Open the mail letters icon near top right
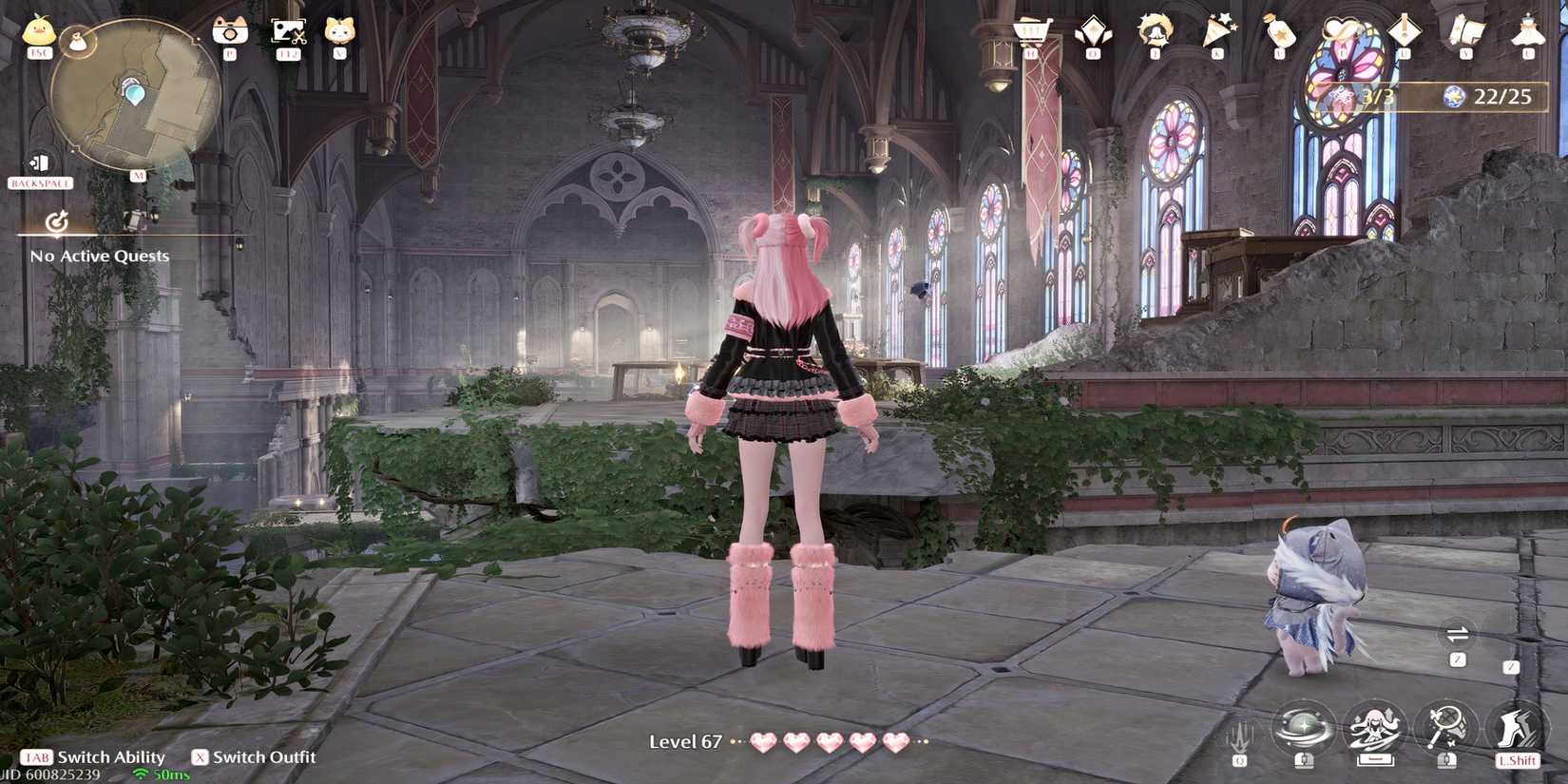This screenshot has width=1568, height=784. [1468, 27]
